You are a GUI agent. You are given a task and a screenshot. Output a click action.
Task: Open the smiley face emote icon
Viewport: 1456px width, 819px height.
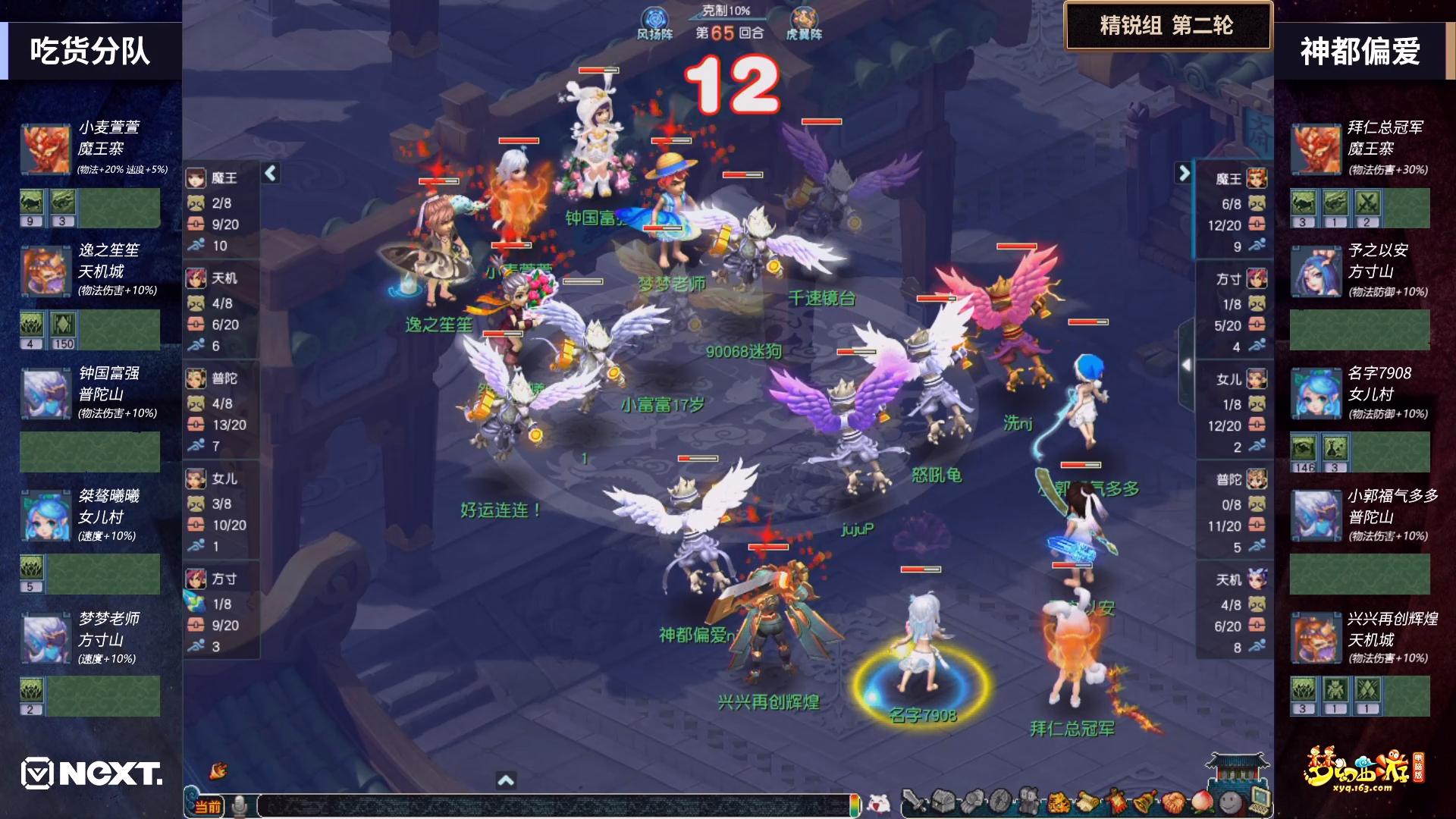point(1230,802)
